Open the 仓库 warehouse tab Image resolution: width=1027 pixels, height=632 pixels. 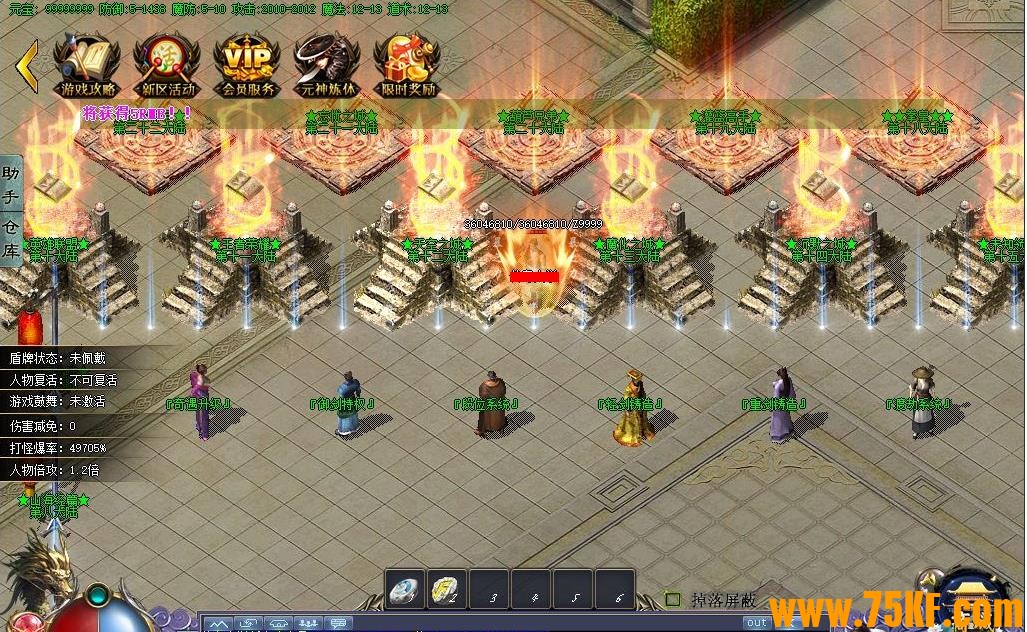[11, 238]
